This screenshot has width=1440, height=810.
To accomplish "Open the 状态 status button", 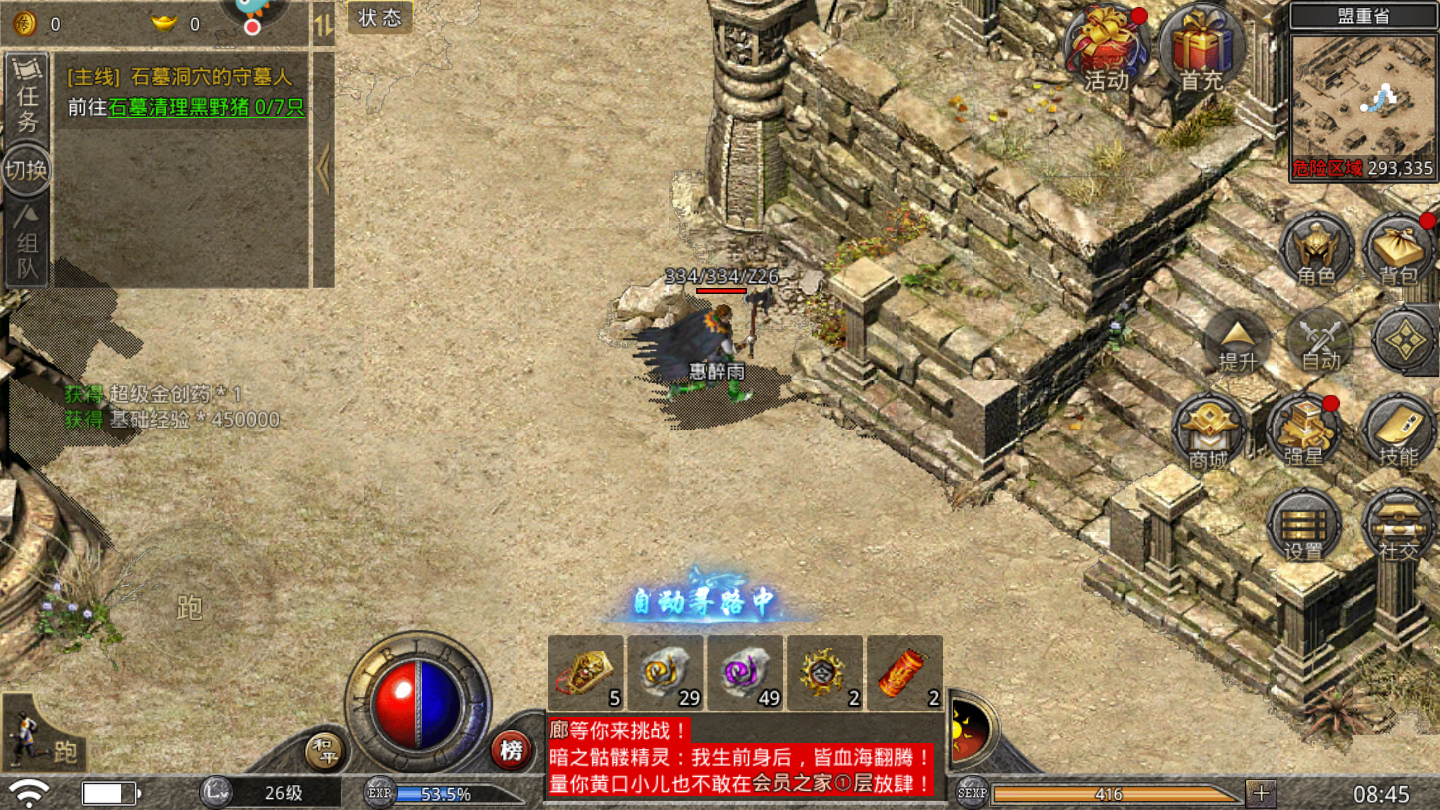I will coord(380,17).
